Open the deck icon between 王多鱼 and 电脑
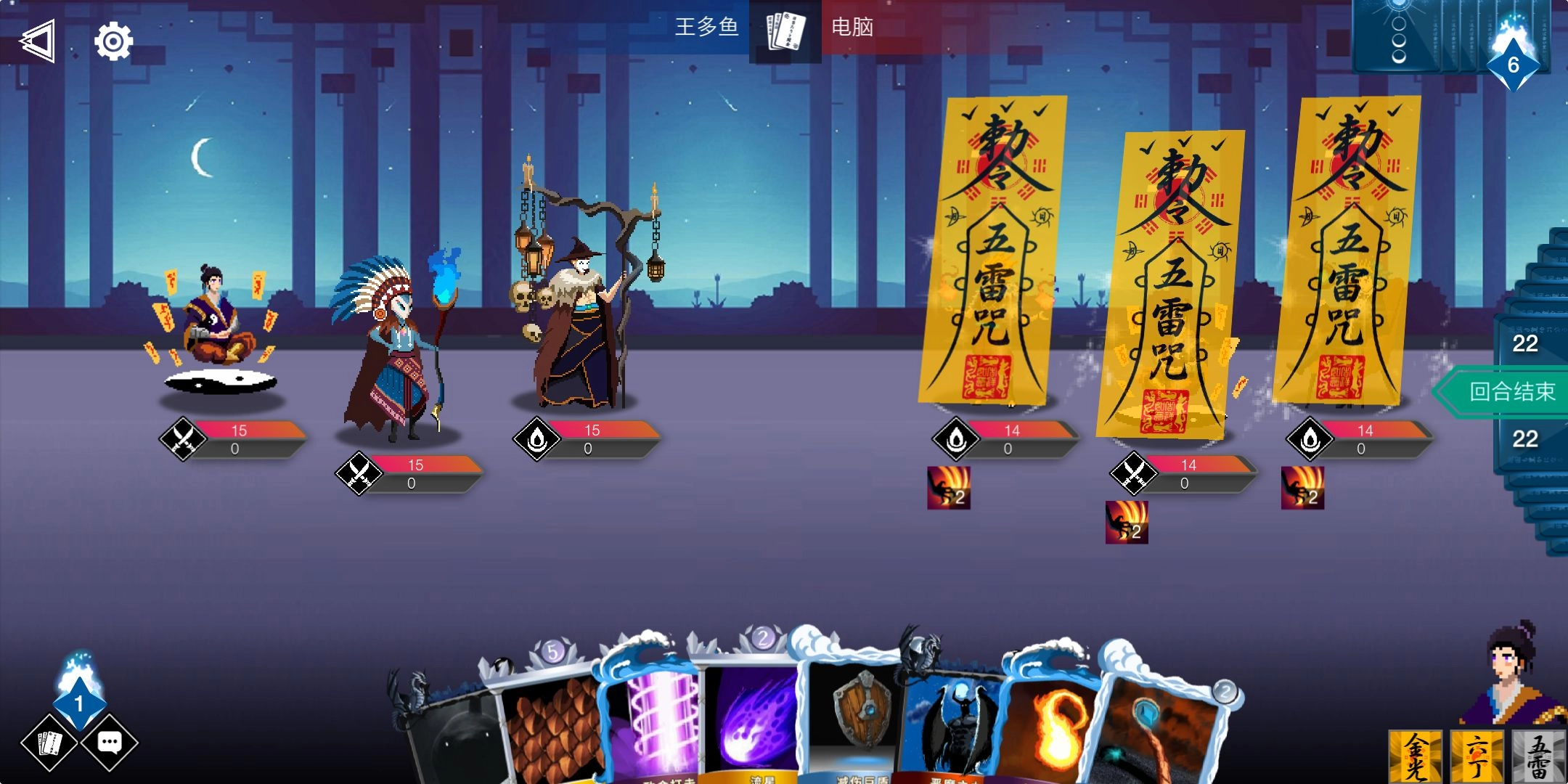 coord(784,30)
